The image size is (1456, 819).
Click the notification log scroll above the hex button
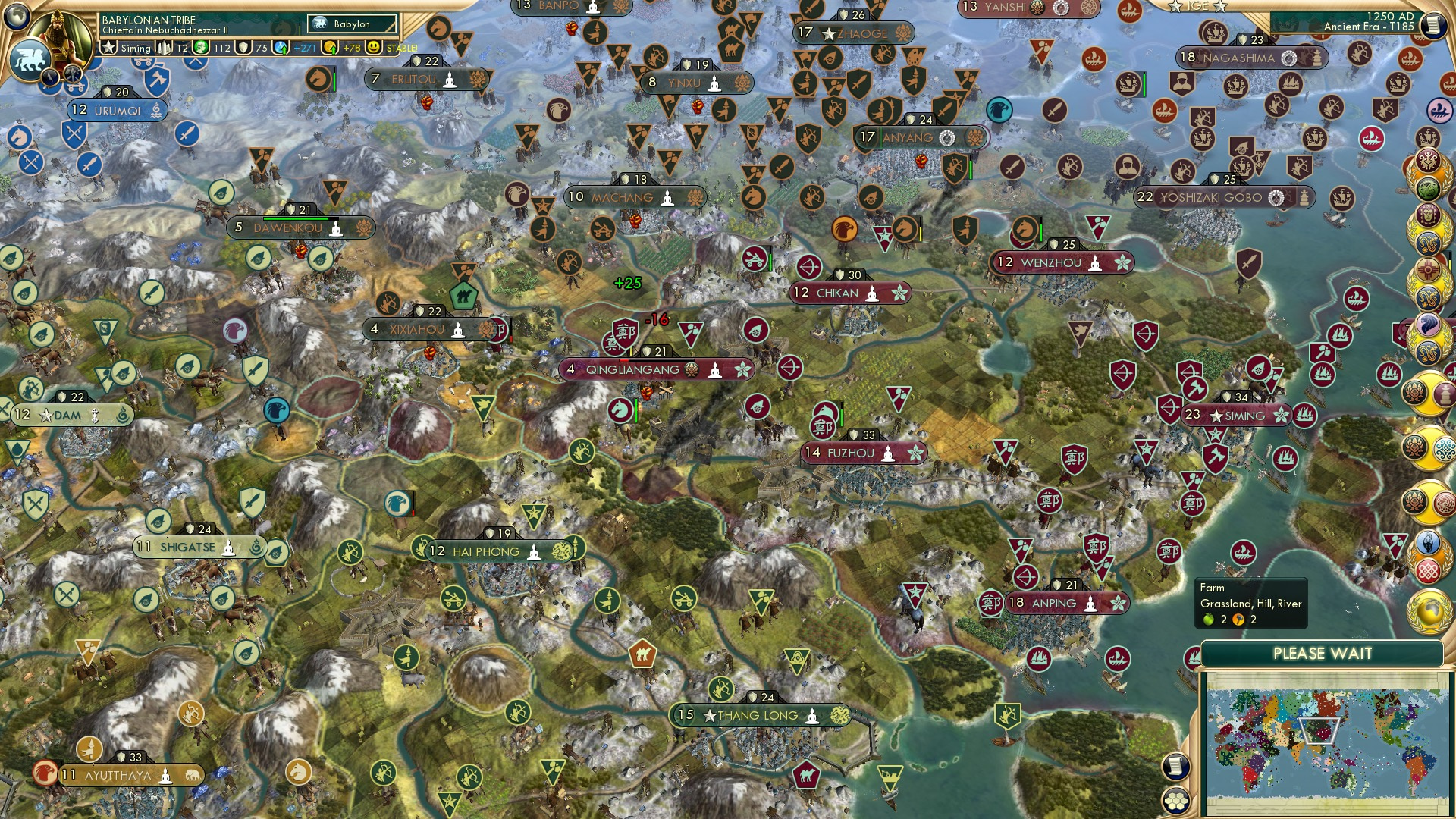click(1175, 767)
